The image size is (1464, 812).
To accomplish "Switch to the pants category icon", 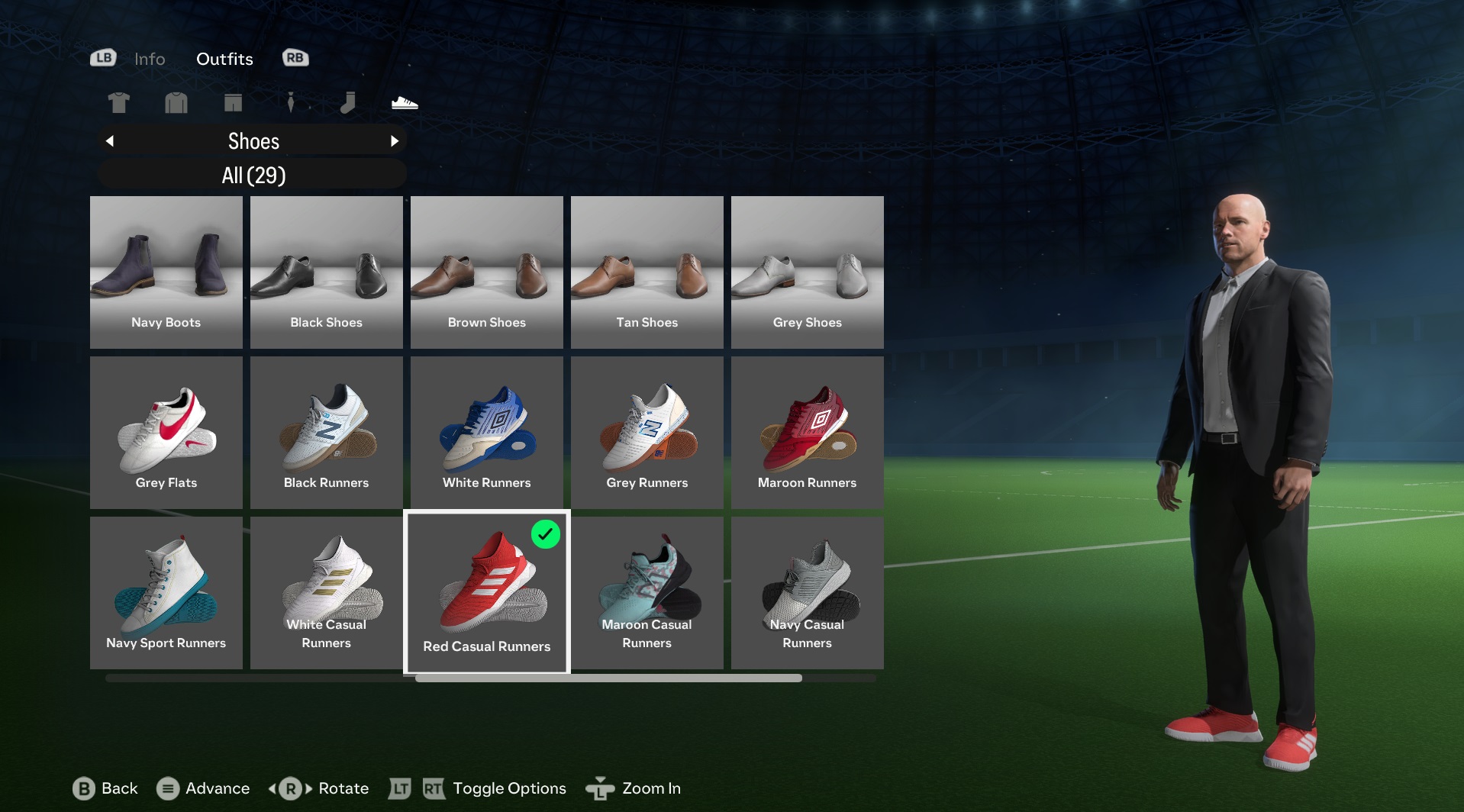I will (x=233, y=102).
